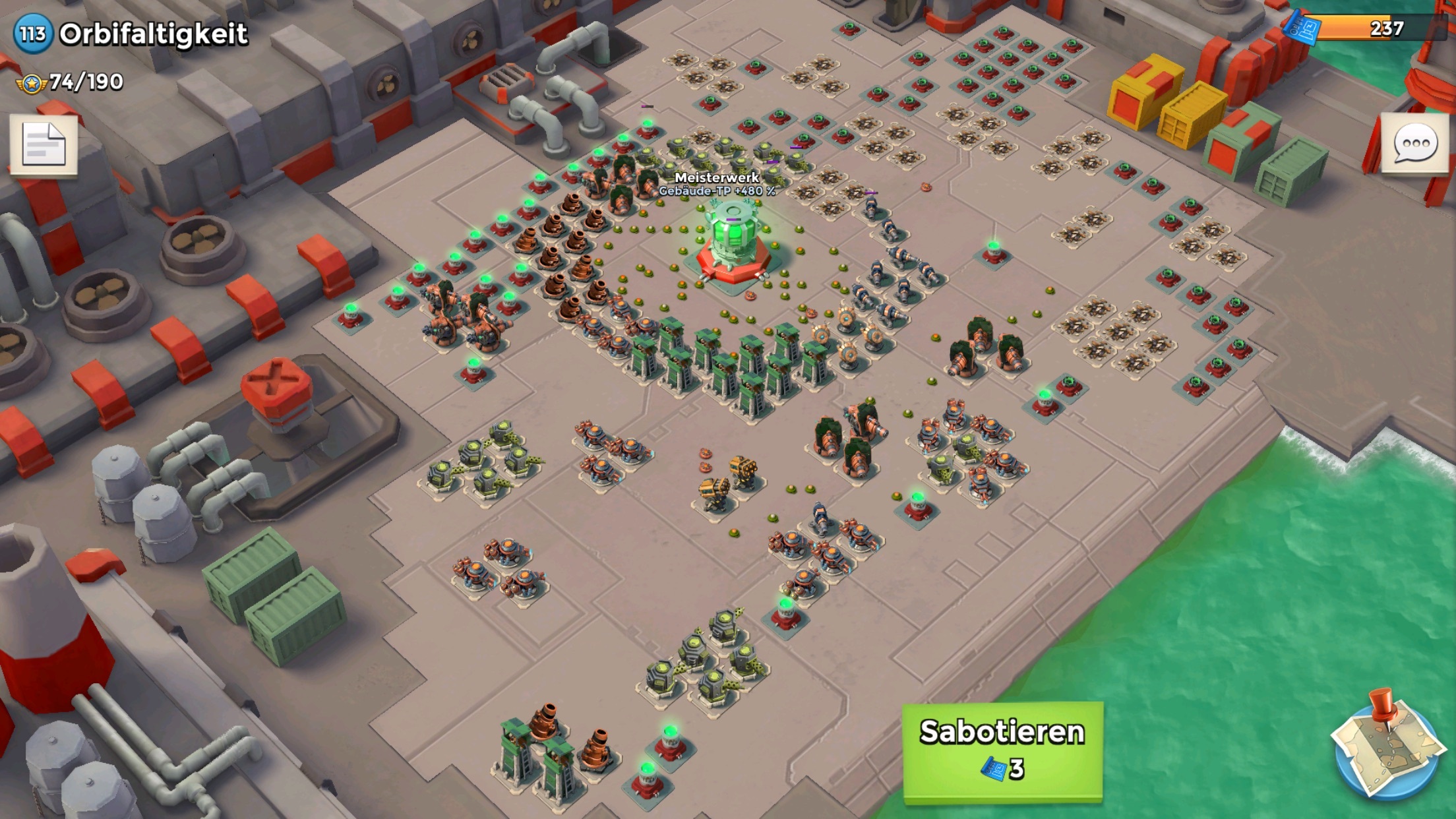The width and height of the screenshot is (1456, 819).
Task: Click the green Sabotieren button
Action: click(1002, 752)
